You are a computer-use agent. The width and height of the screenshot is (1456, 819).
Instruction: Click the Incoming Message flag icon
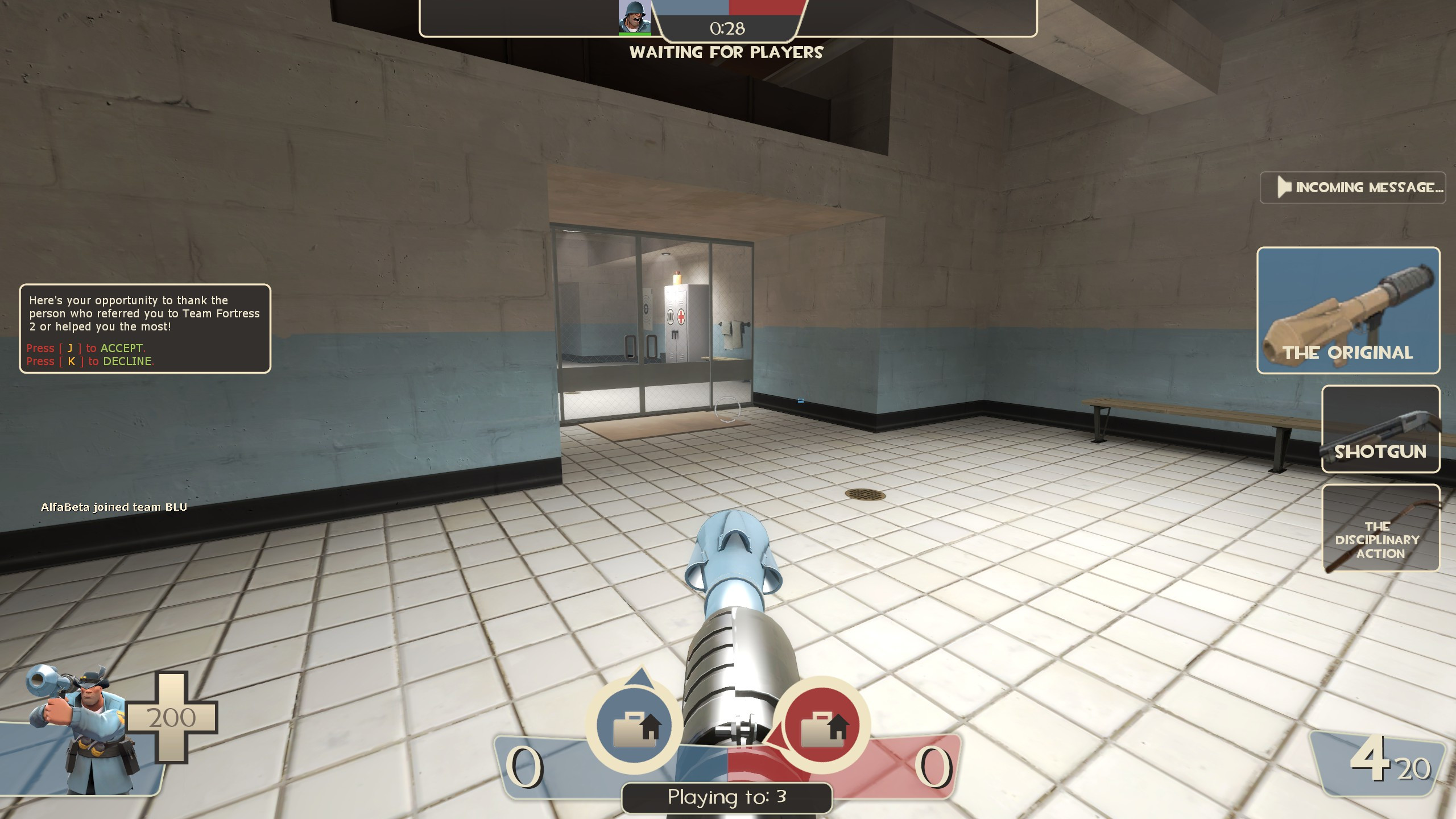(1284, 185)
